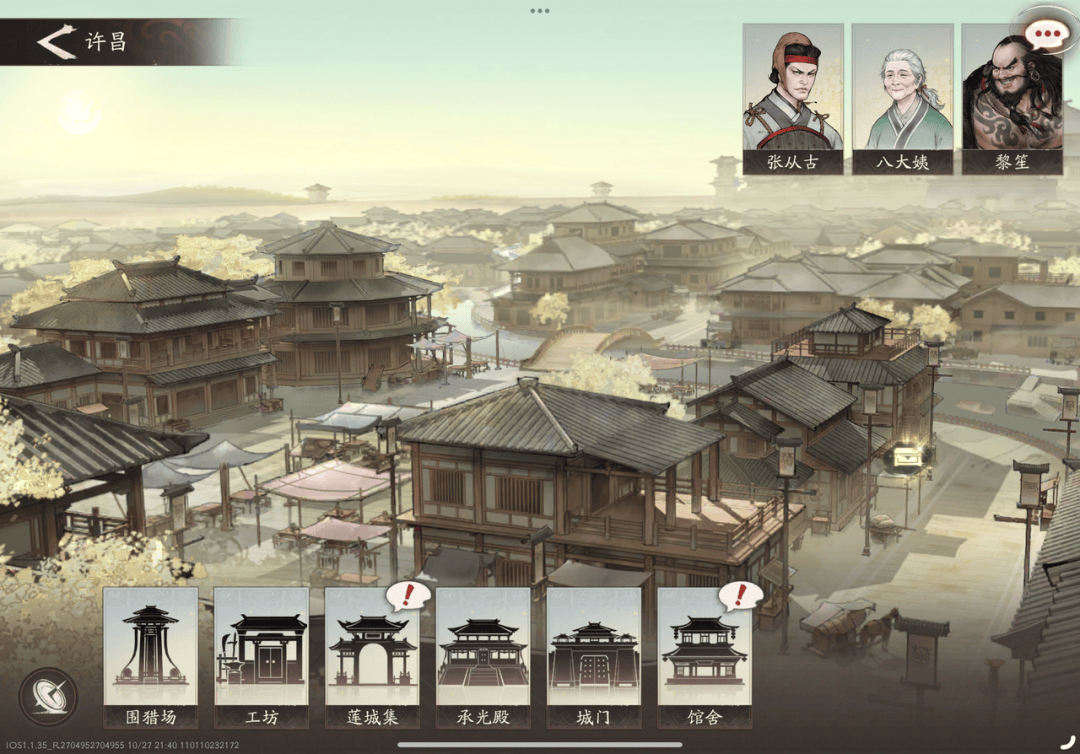1080x754 pixels.
Task: Open the 黎笙 character portrait
Action: click(x=1011, y=99)
